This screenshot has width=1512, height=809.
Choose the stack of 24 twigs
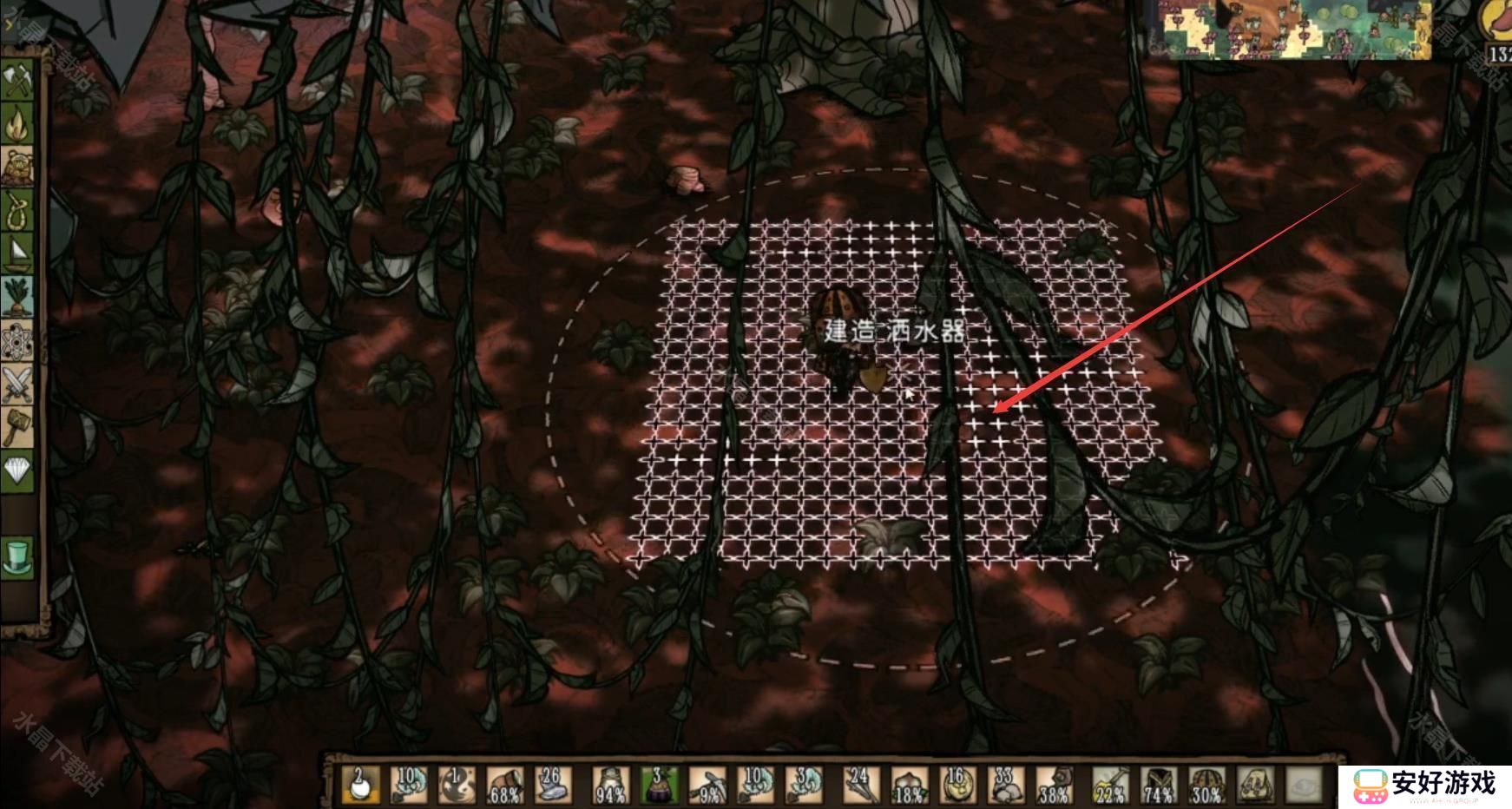click(x=860, y=785)
